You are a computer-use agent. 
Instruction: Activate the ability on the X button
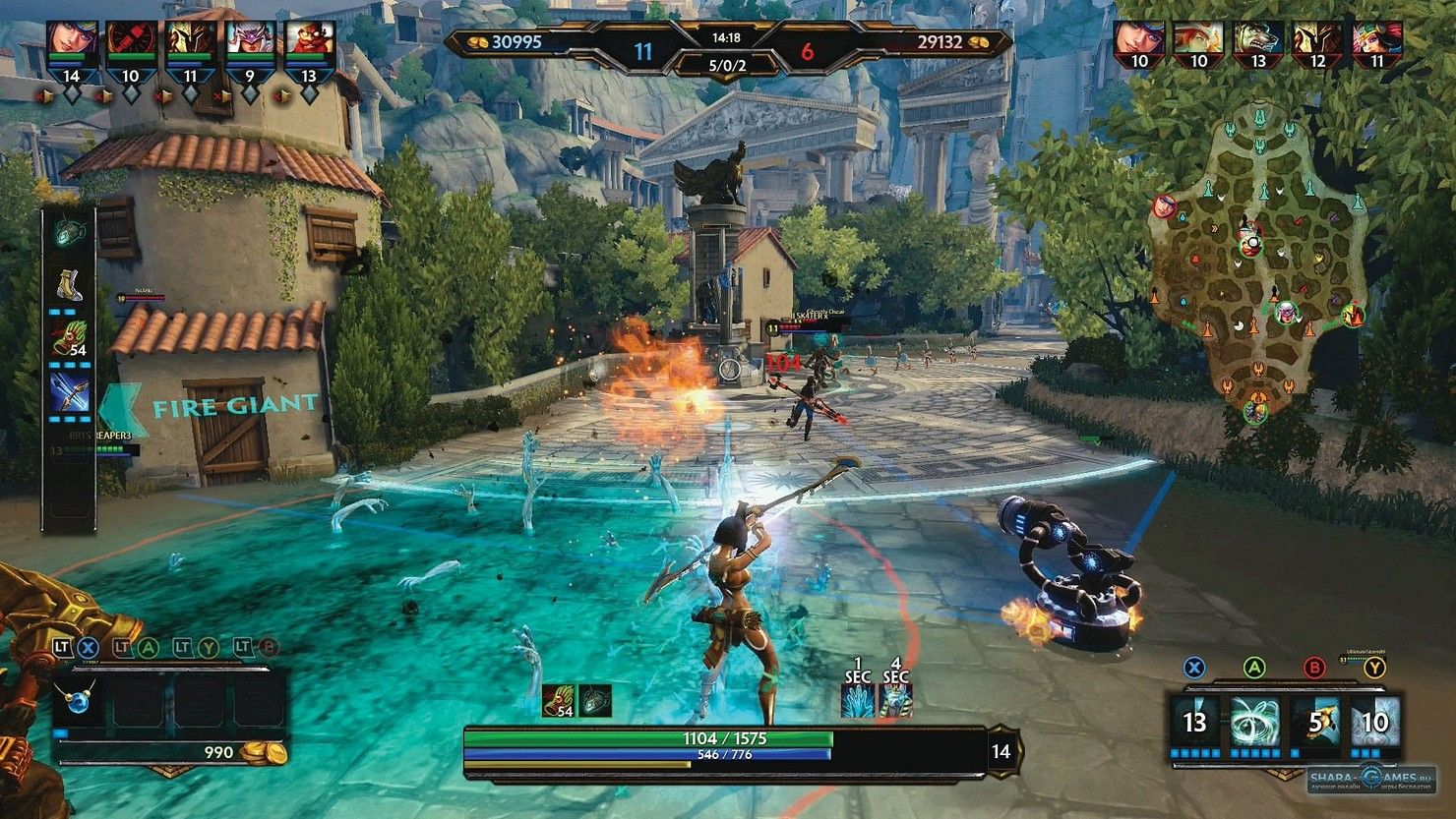click(x=1195, y=723)
